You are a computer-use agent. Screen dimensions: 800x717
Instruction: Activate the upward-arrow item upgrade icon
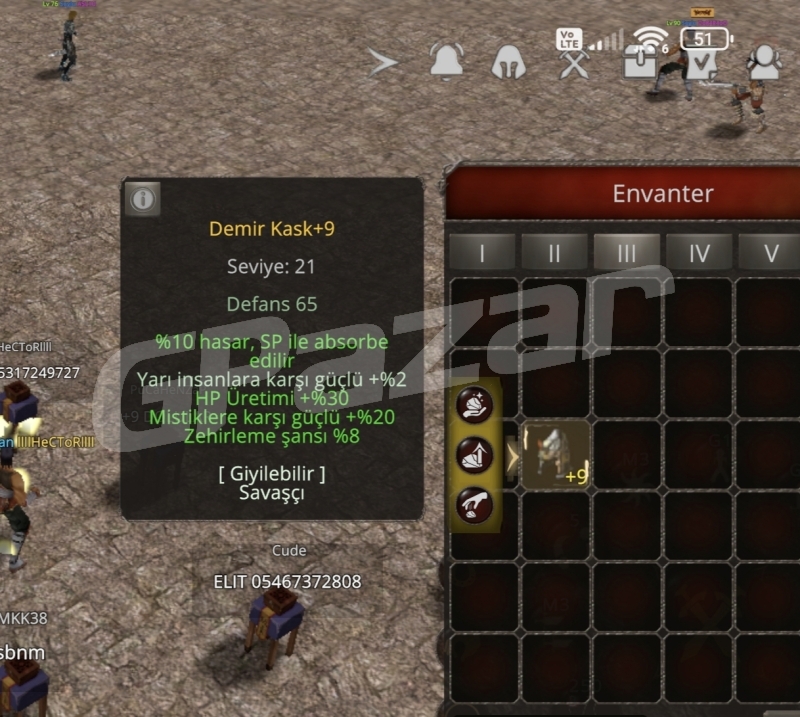pyautogui.click(x=474, y=455)
